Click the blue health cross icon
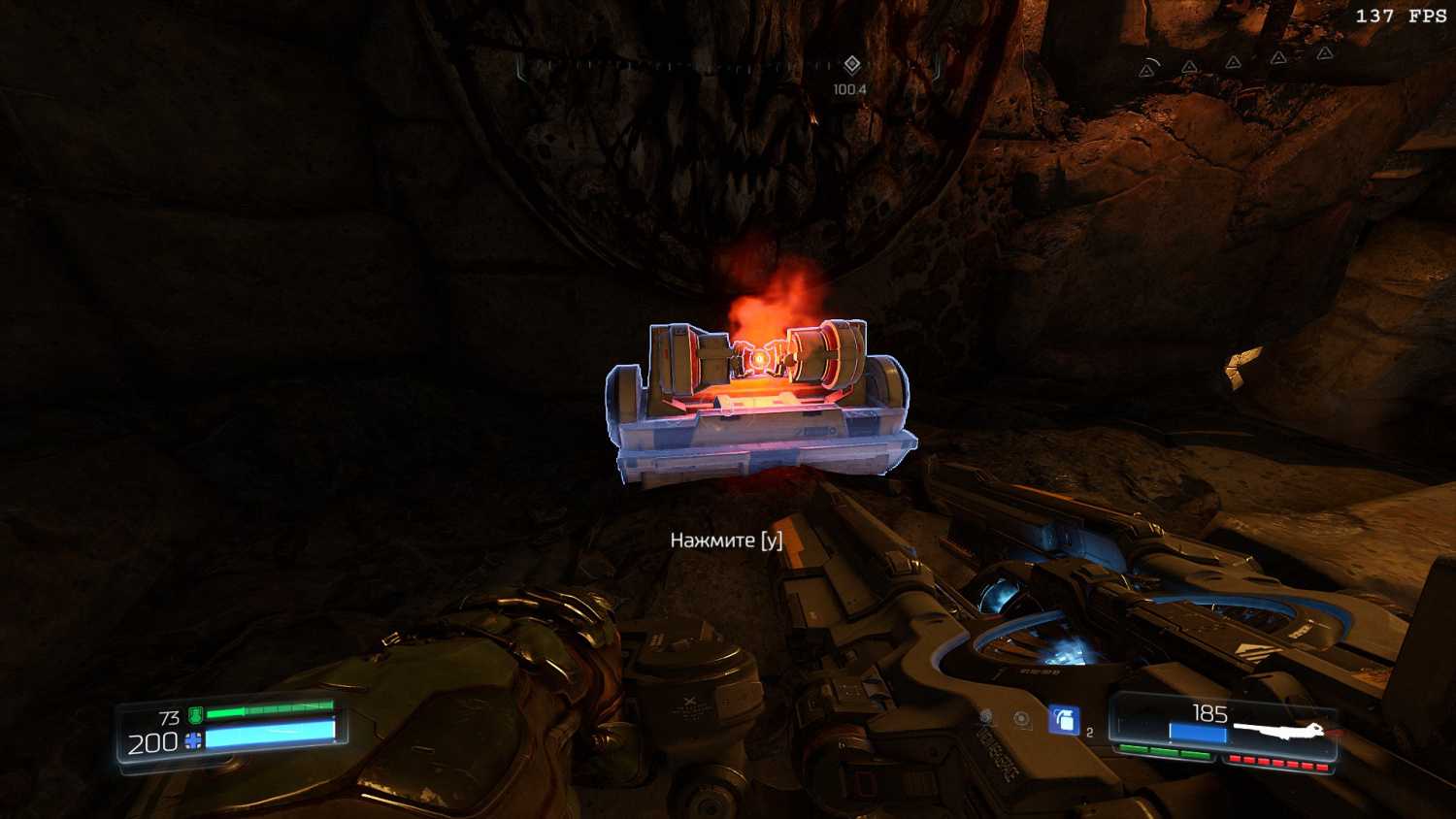This screenshot has width=1456, height=819. pyautogui.click(x=193, y=742)
